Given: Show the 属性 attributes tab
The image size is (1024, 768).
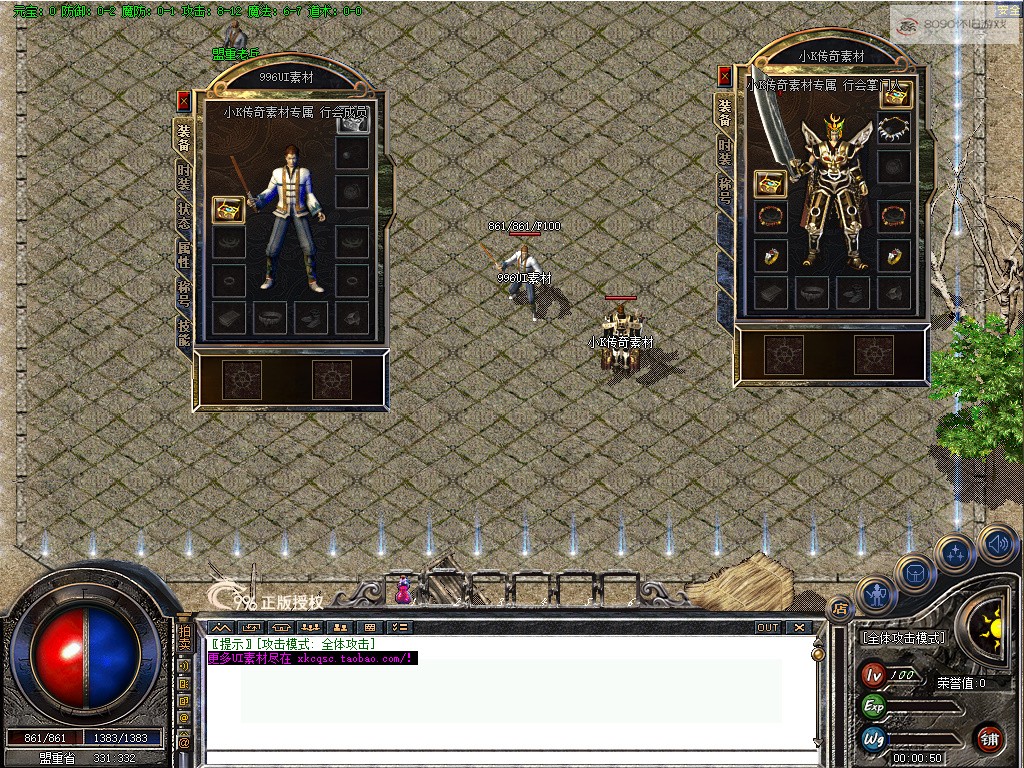Looking at the screenshot, I should coord(184,255).
